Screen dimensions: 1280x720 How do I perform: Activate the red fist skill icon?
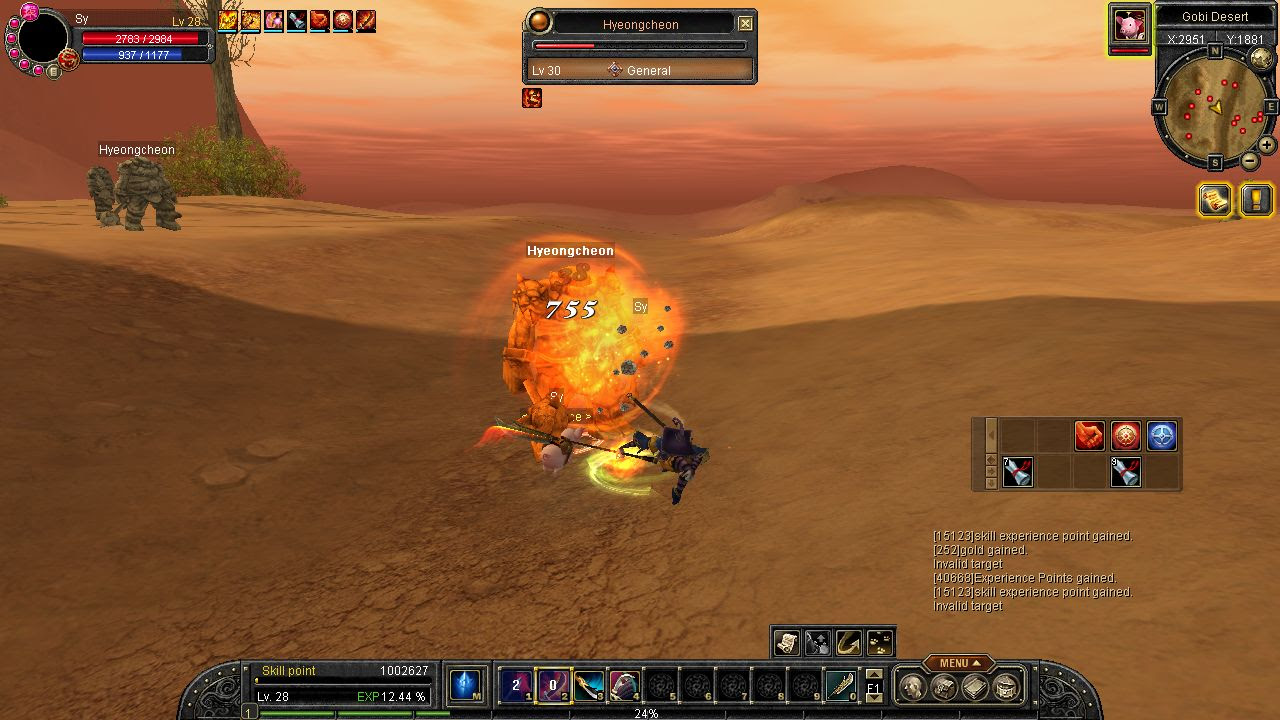click(1089, 436)
